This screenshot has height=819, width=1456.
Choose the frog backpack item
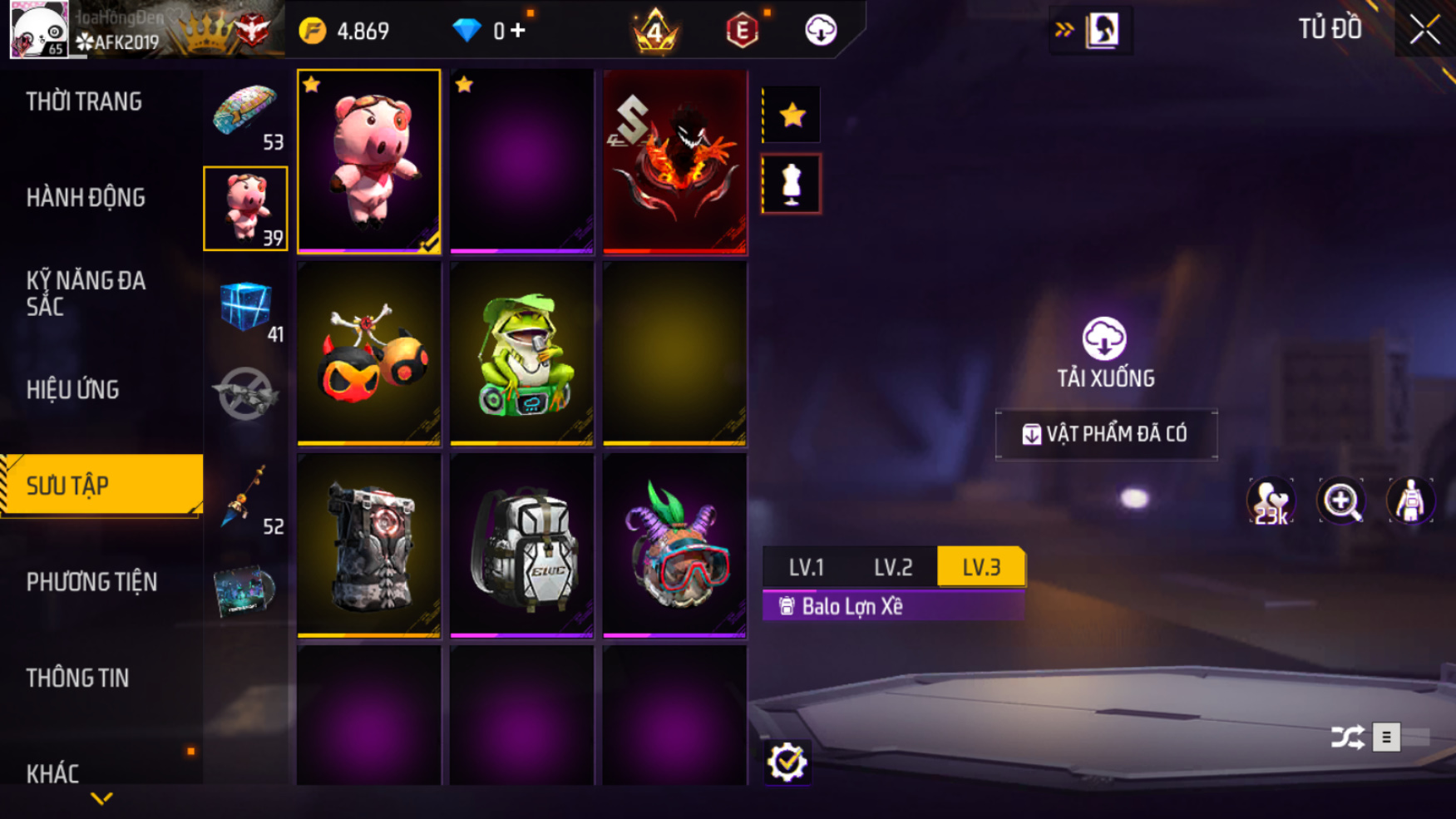point(521,353)
